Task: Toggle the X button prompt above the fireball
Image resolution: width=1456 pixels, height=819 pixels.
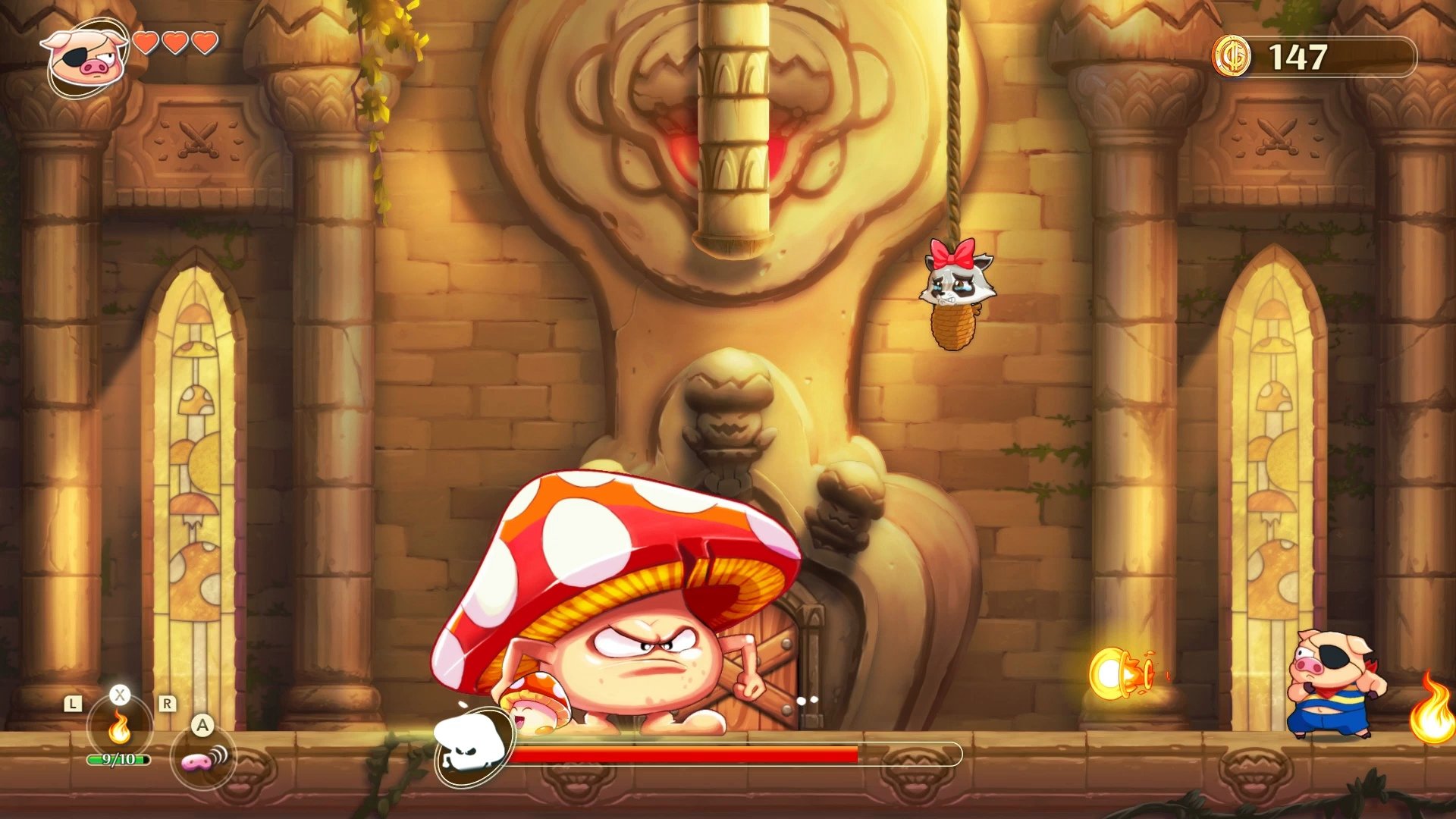Action: [x=120, y=694]
